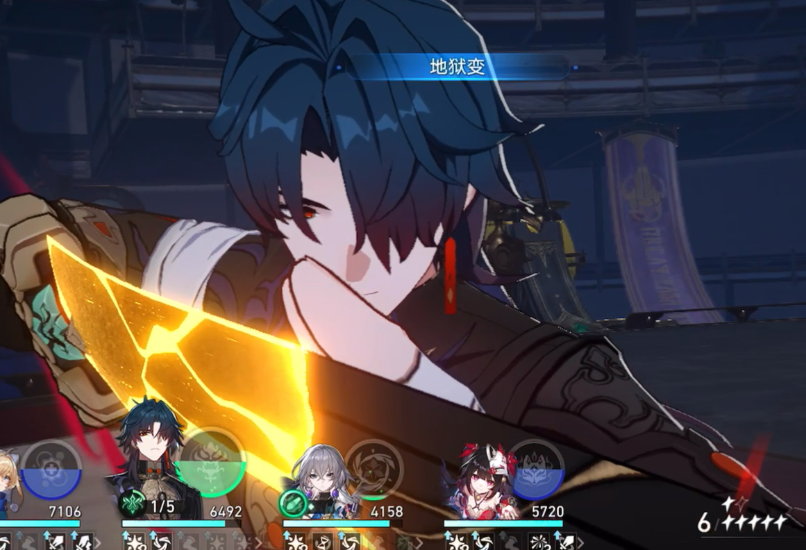Activate Blade's green ultimate icon

coord(212,464)
